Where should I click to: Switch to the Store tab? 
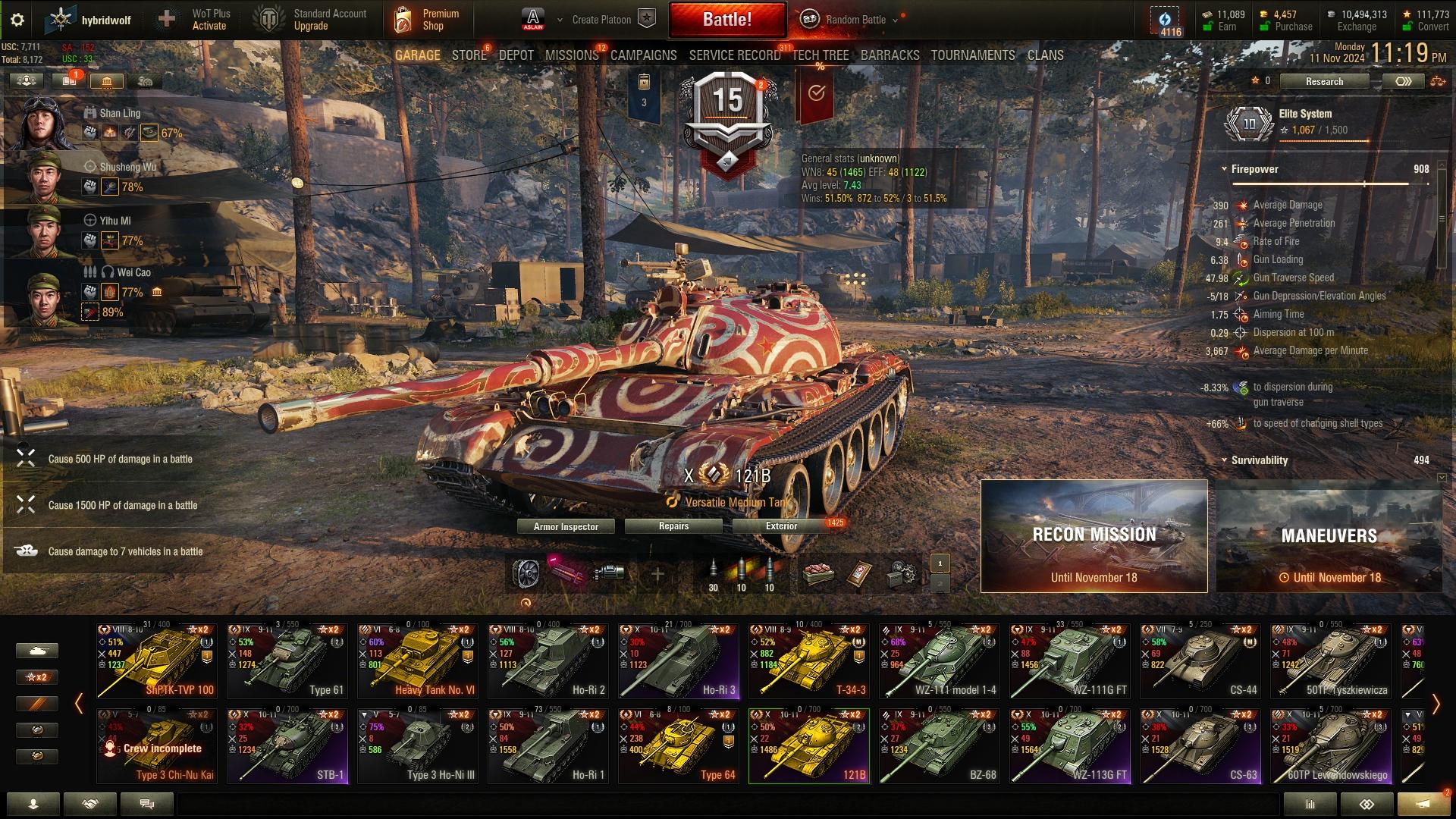tap(469, 55)
